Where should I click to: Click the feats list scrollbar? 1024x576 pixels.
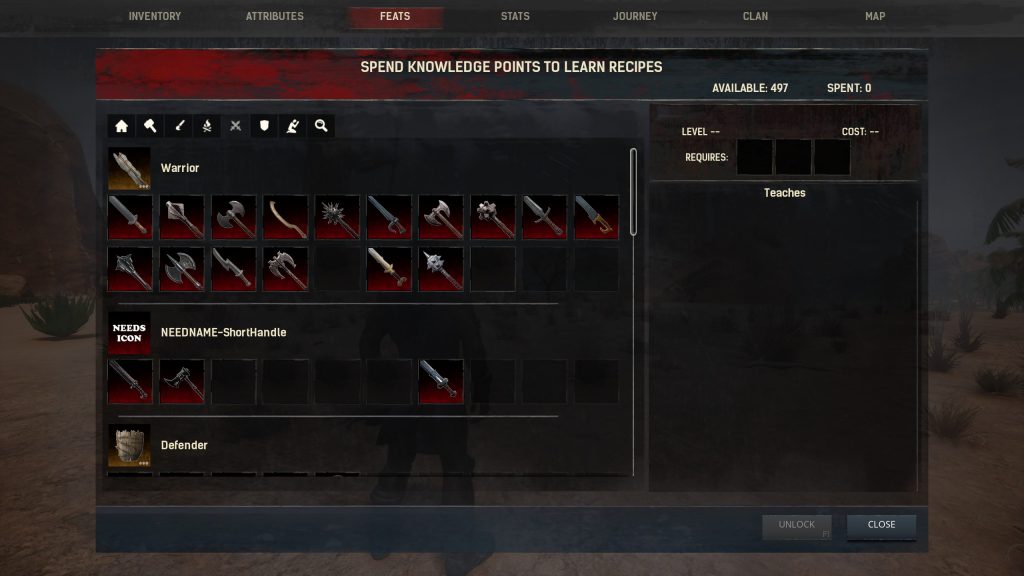coord(633,192)
